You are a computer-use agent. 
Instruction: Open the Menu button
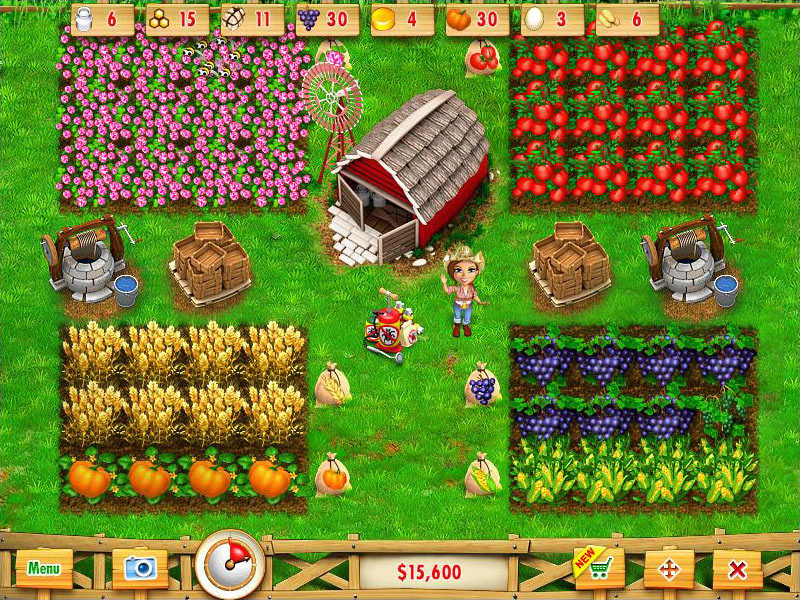pos(44,569)
